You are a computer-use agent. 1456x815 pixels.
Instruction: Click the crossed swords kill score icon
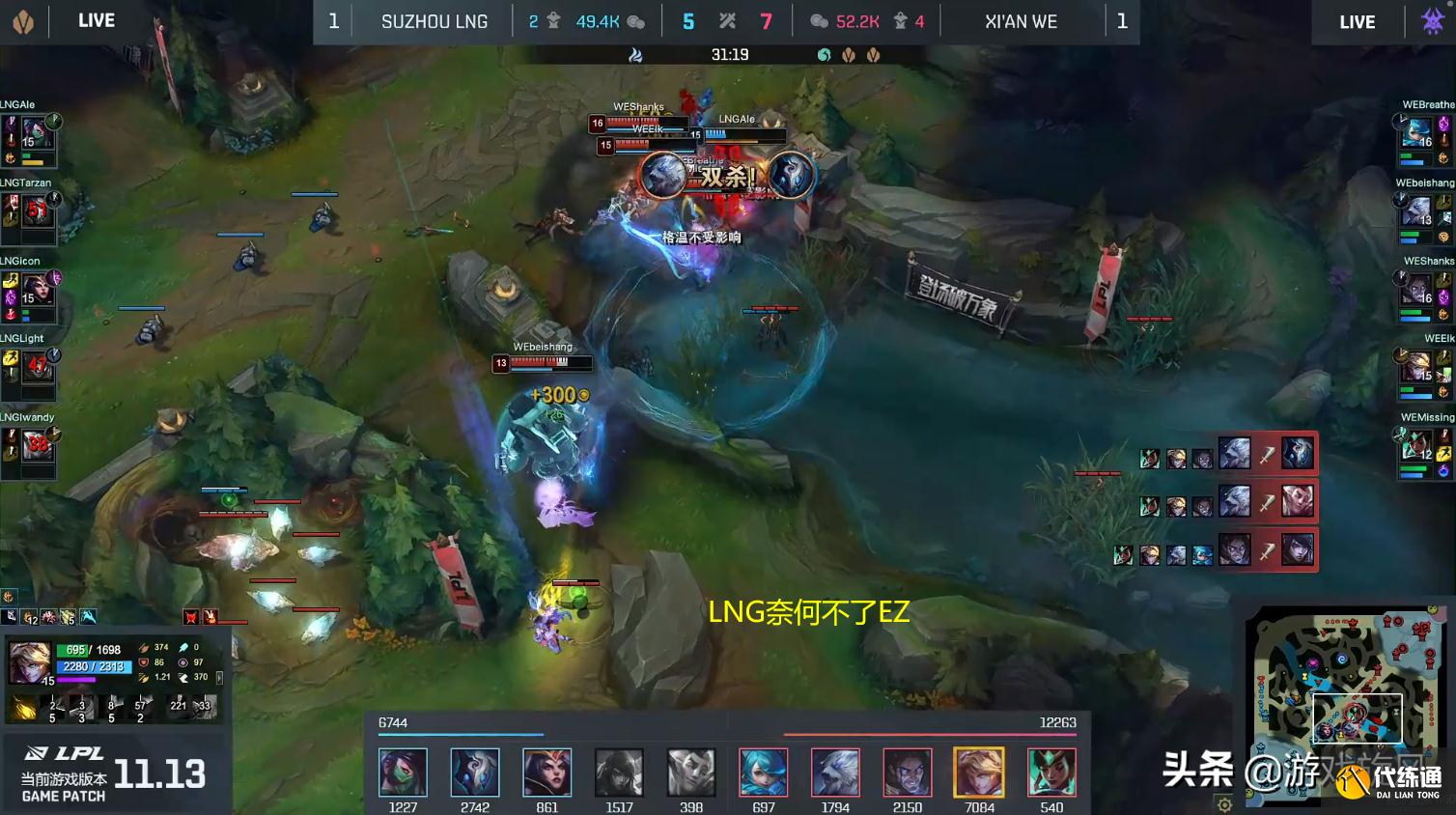726,21
